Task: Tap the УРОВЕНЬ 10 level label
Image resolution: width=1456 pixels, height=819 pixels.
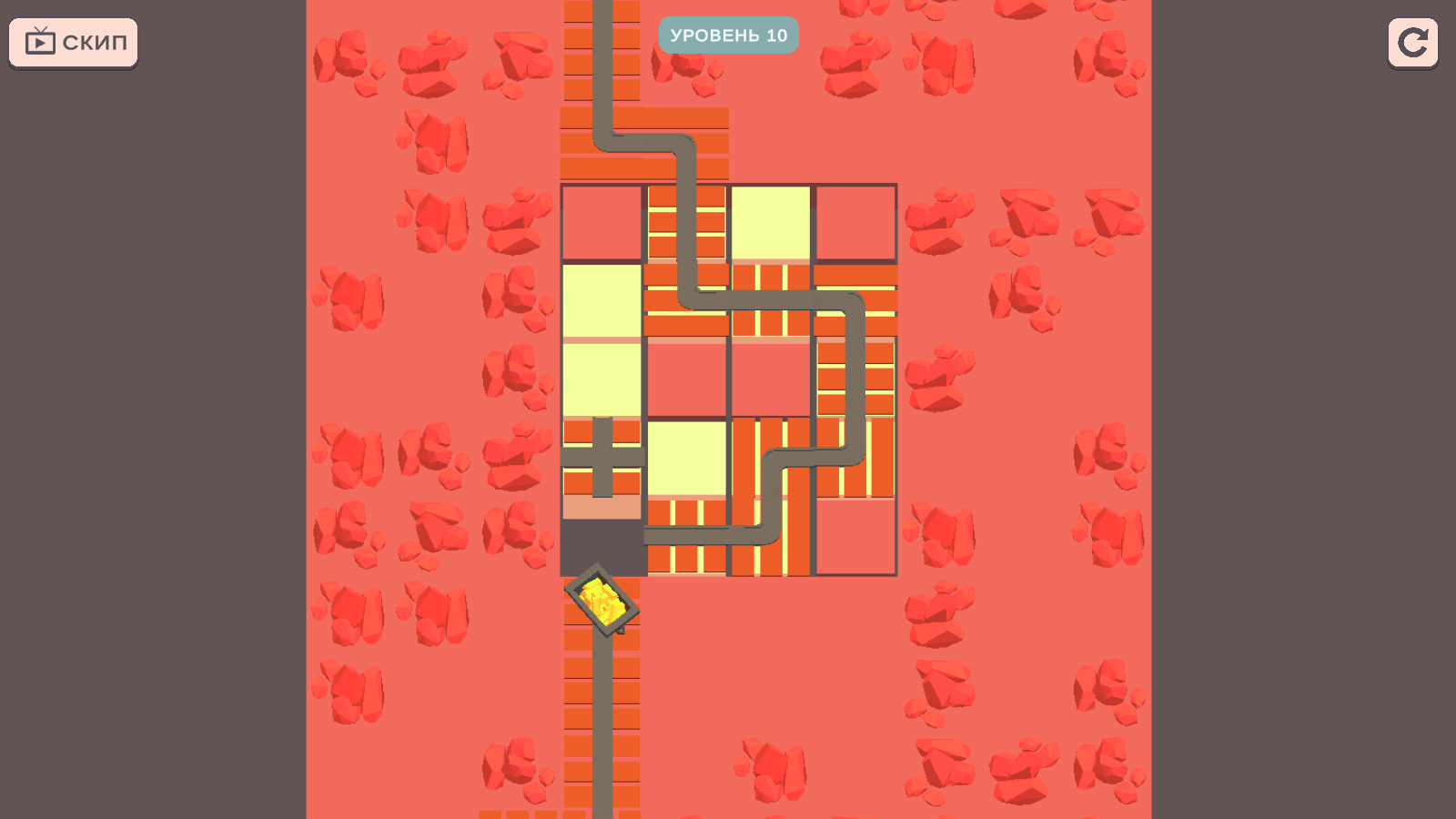Action: tap(728, 35)
